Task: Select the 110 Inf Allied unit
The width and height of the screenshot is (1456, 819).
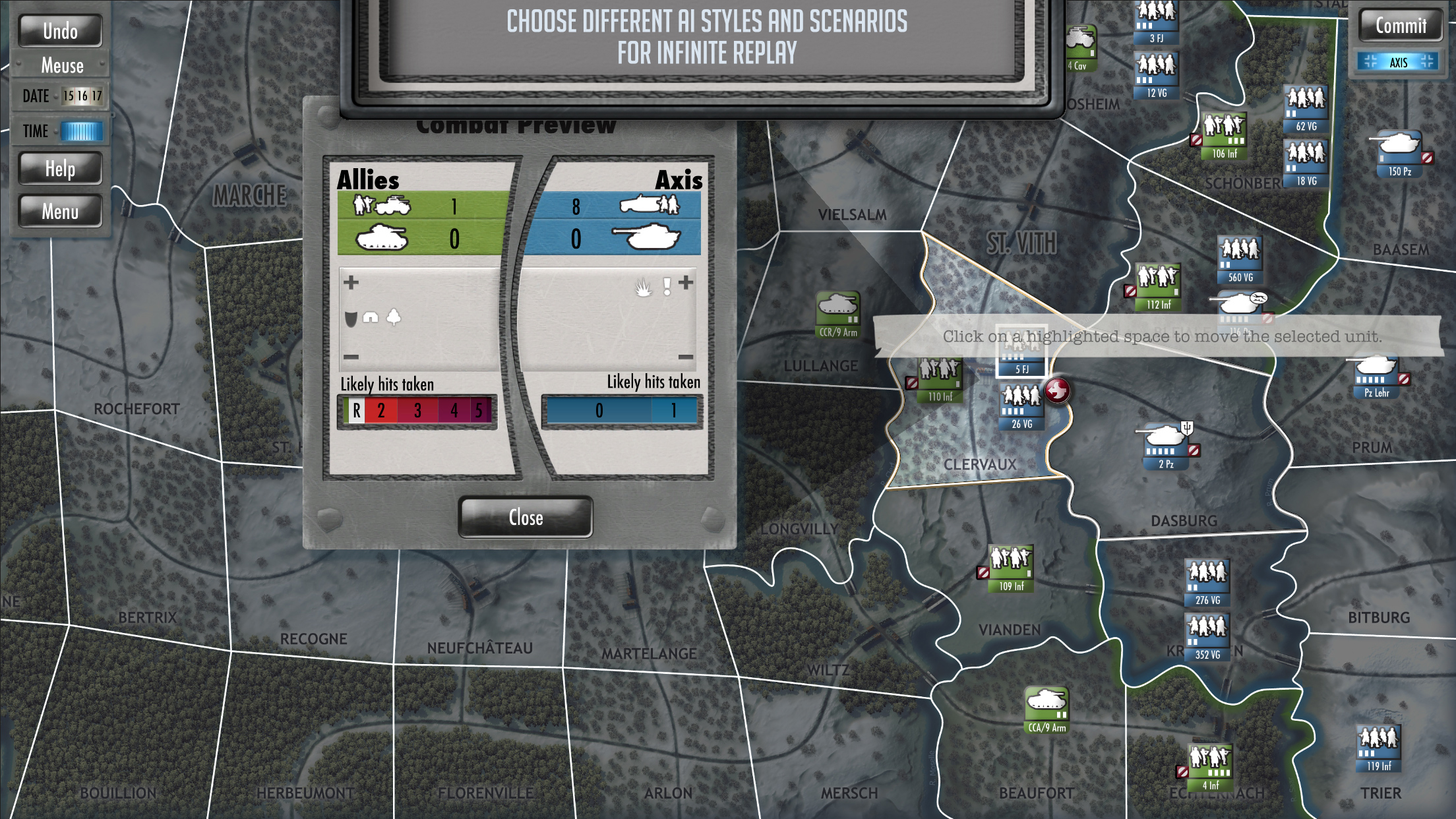Action: click(x=940, y=378)
